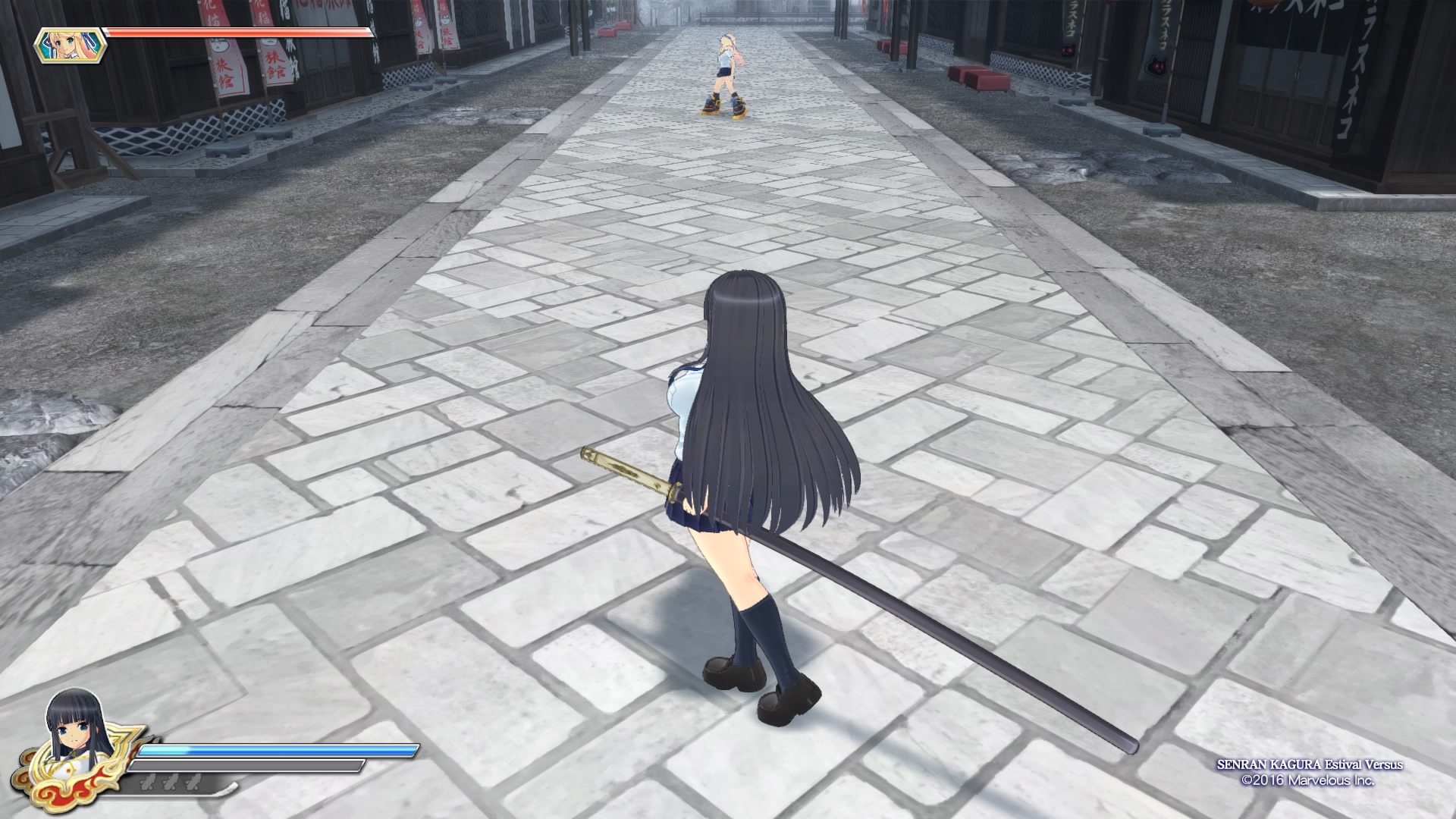The width and height of the screenshot is (1456, 819).
Task: Click the blonde enemy portrait icon
Action: click(x=70, y=45)
